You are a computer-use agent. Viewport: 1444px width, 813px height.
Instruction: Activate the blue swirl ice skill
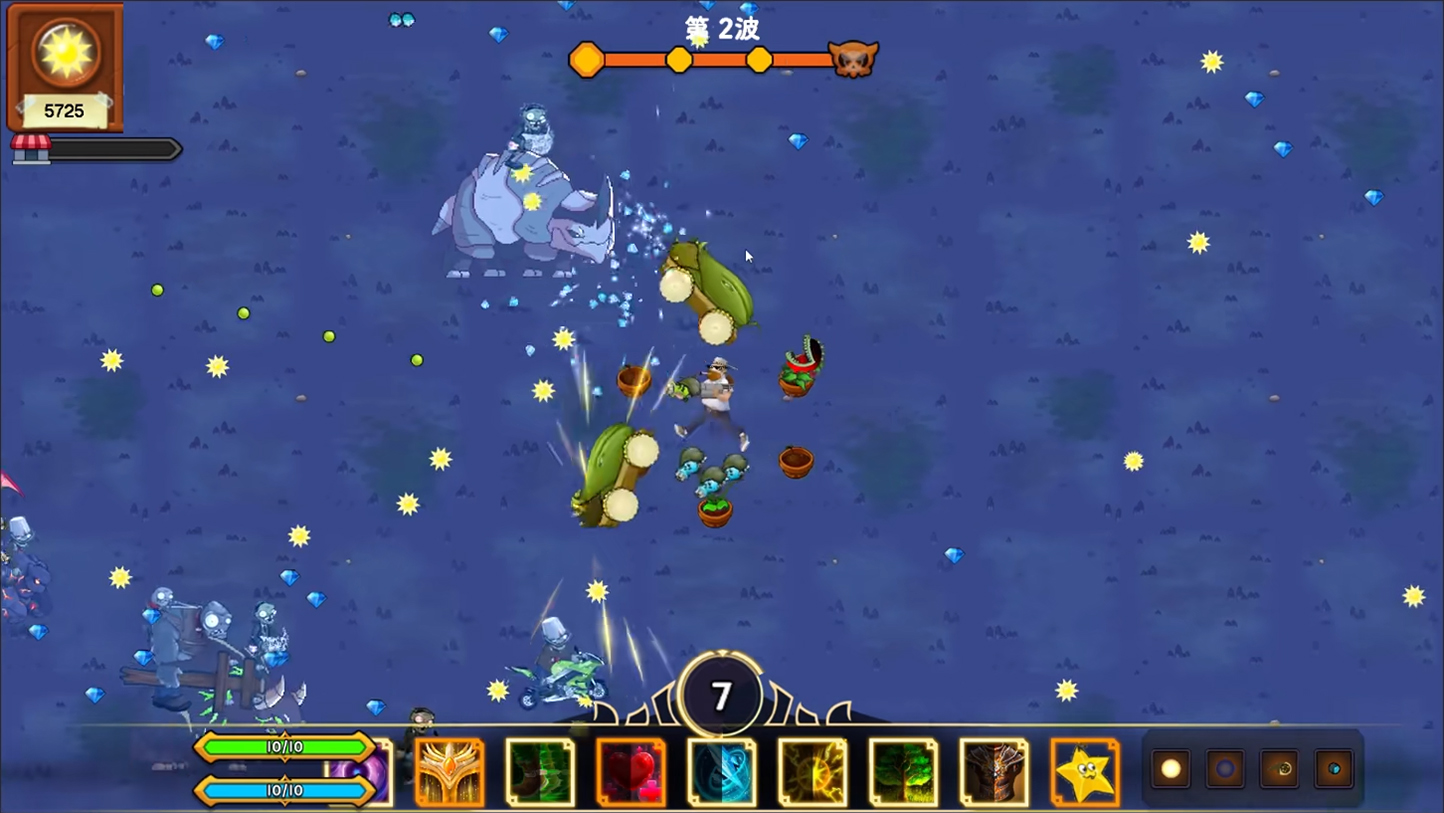coord(722,772)
